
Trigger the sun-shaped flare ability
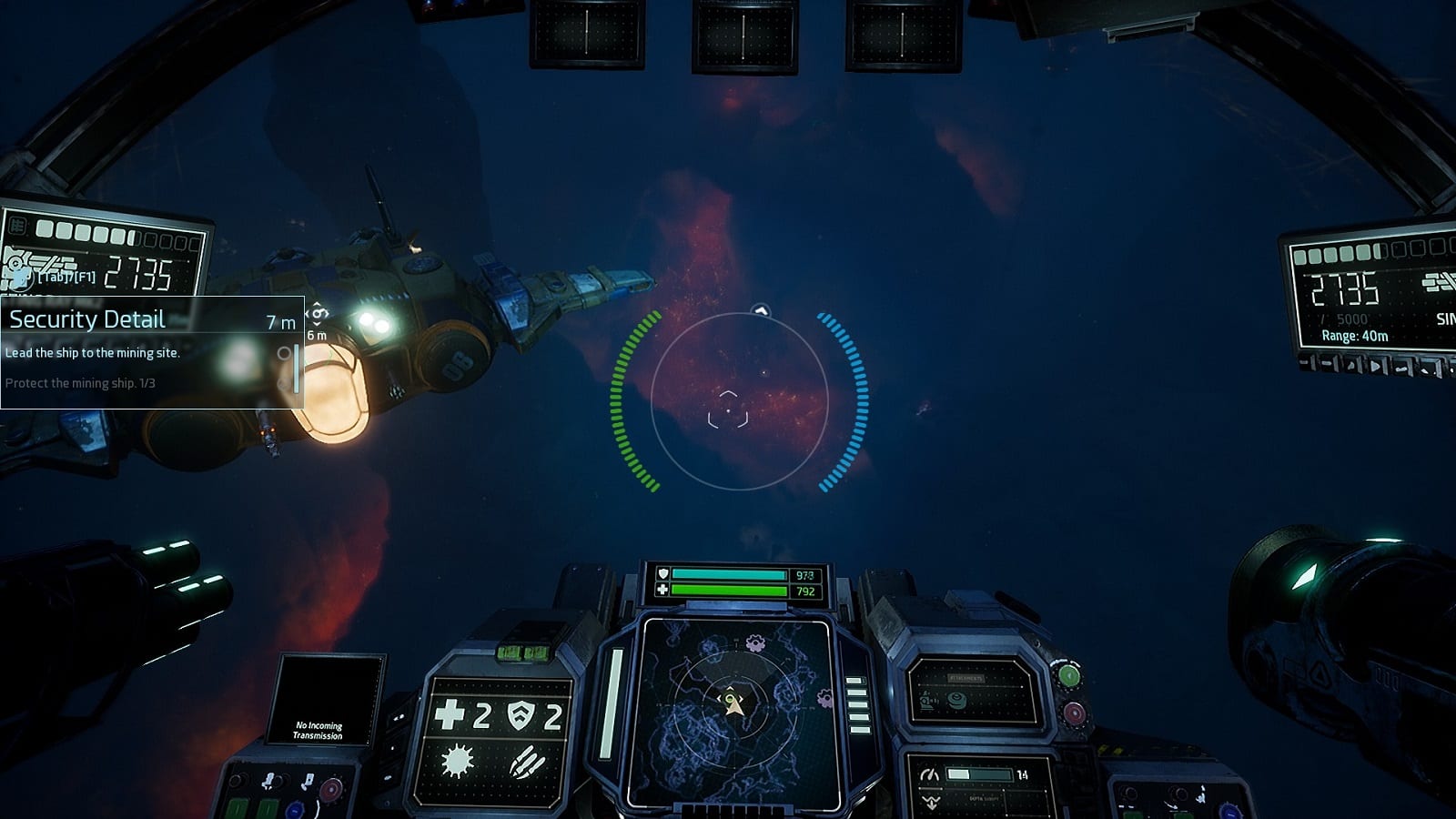click(456, 761)
